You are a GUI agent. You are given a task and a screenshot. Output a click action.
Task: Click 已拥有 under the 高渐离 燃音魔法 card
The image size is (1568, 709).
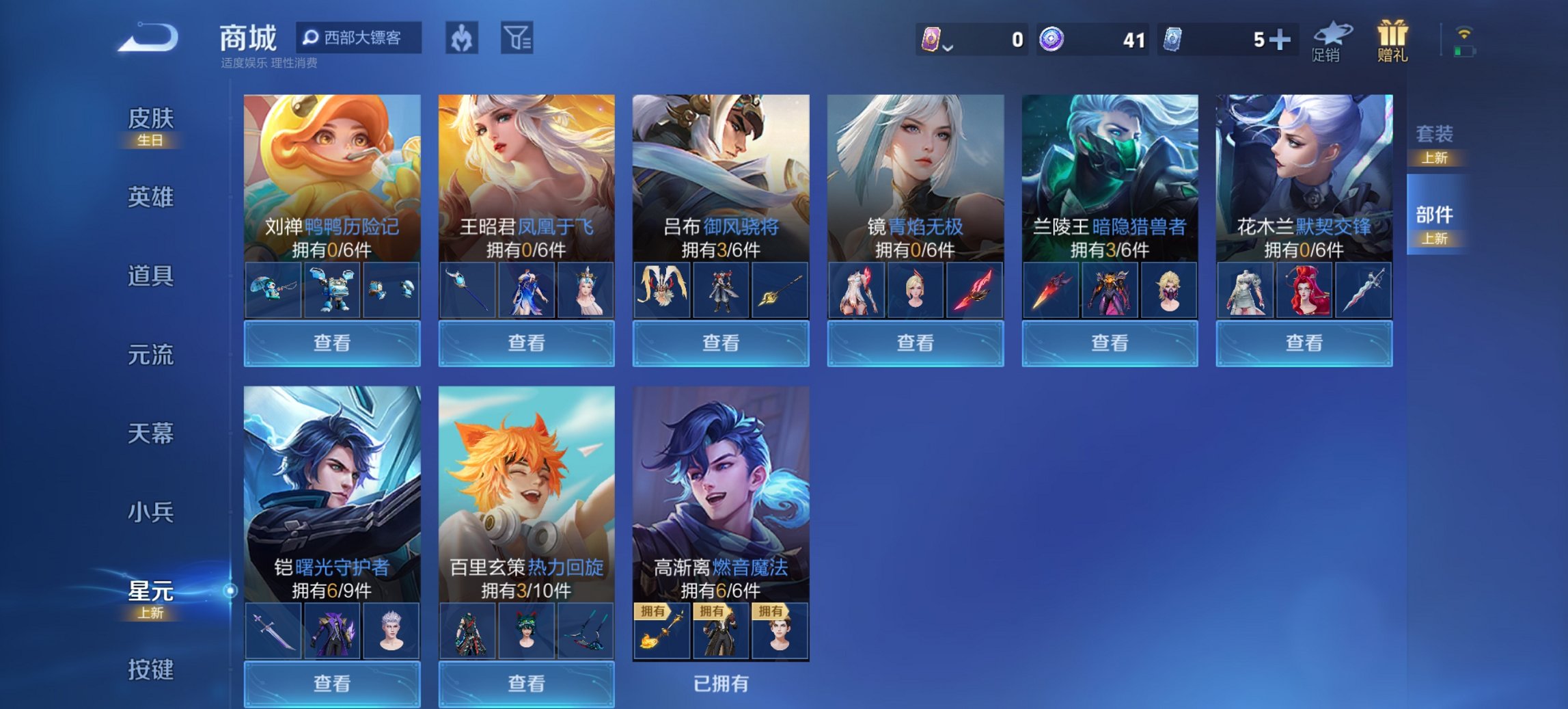click(721, 682)
